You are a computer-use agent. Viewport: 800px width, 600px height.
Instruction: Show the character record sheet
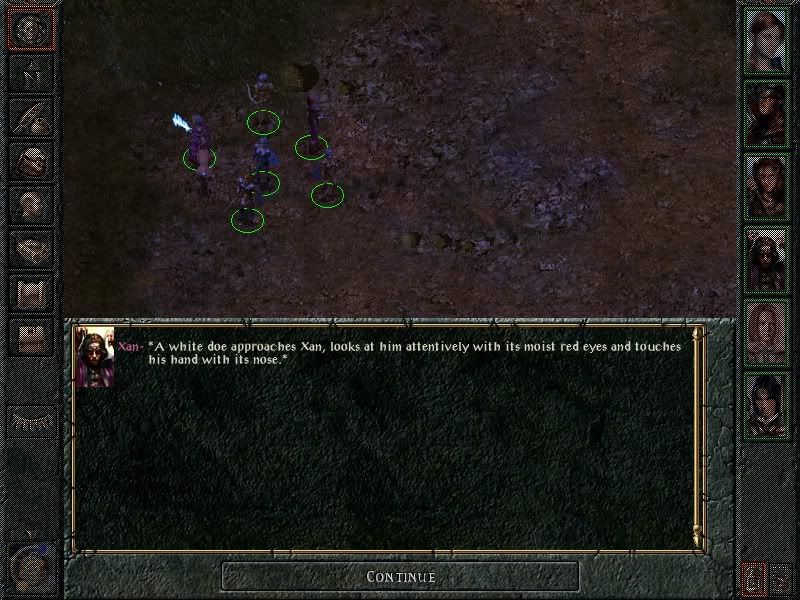pos(30,205)
